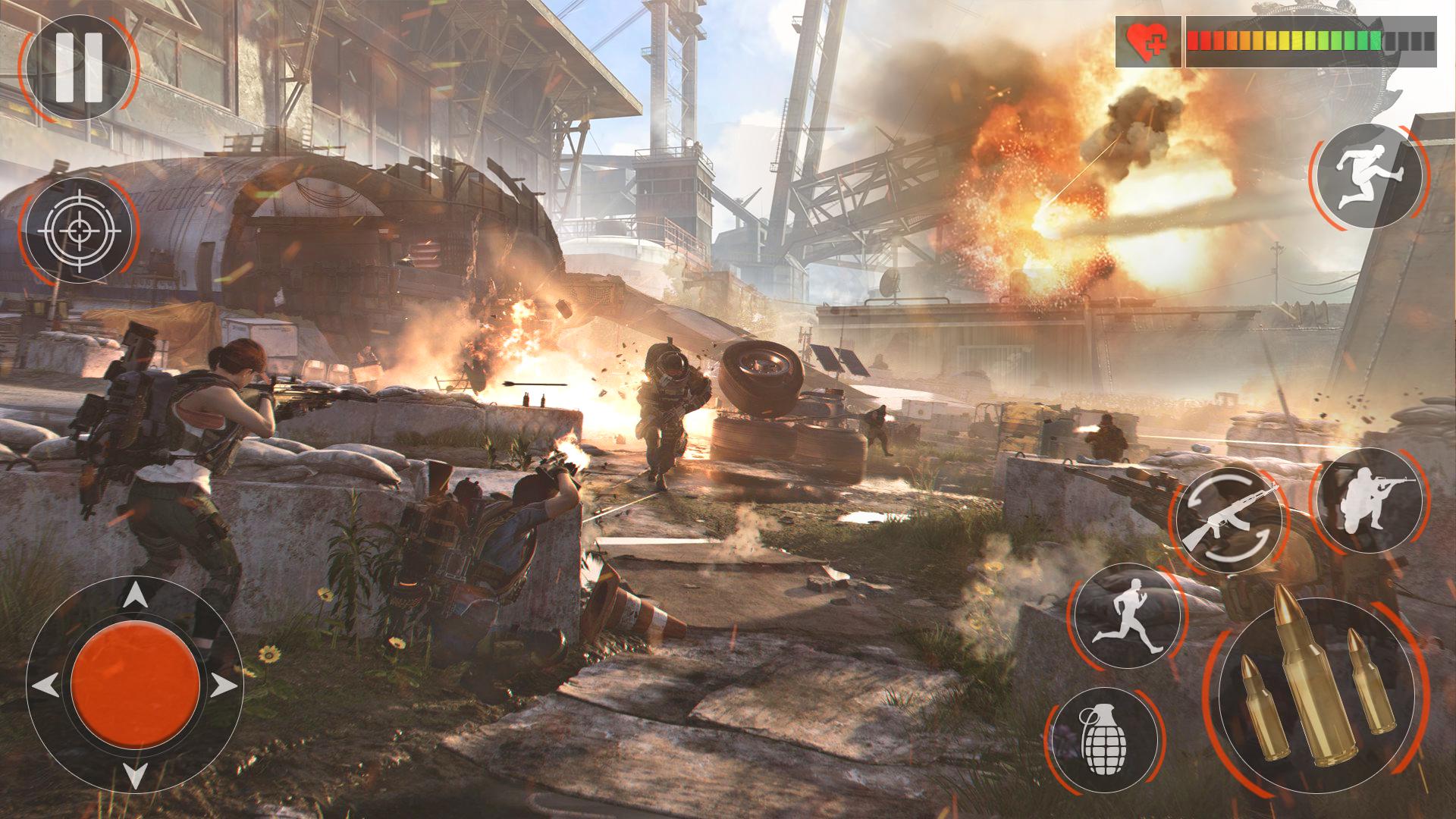This screenshot has width=1456, height=819.
Task: Click the heart health pack icon
Action: tap(1147, 42)
